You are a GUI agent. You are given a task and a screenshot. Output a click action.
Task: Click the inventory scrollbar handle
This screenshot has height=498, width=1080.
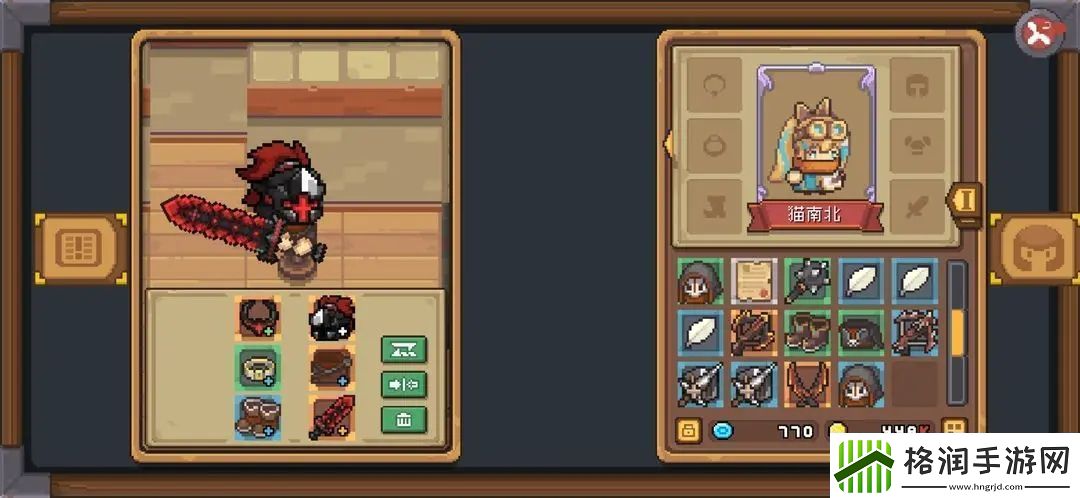click(957, 333)
